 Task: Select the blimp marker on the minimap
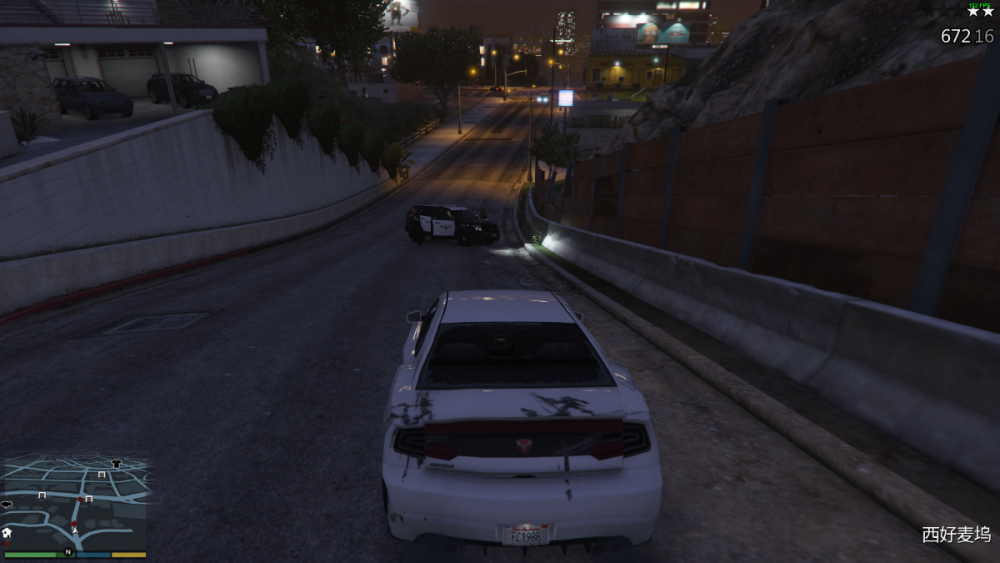(7, 504)
